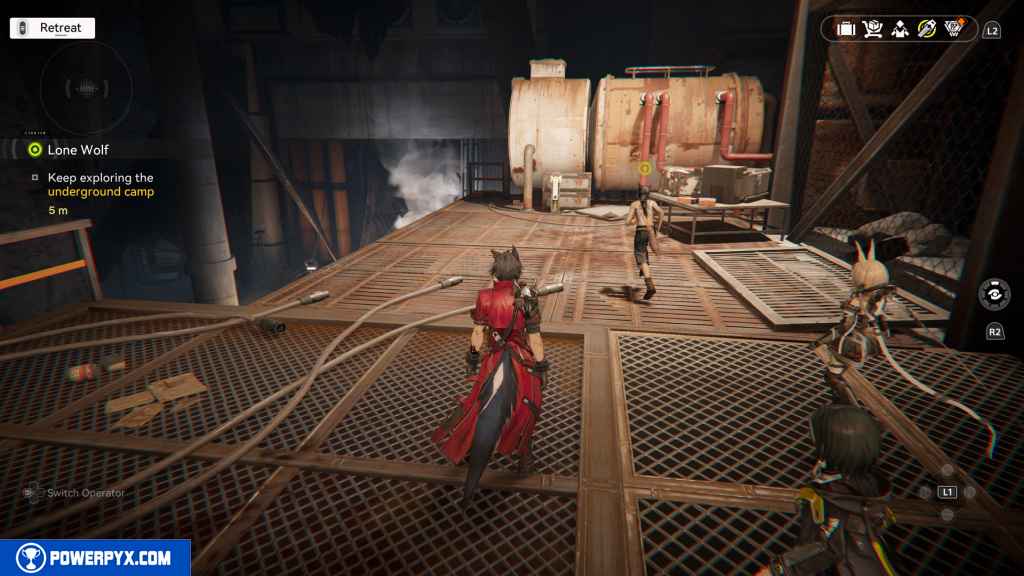The height and width of the screenshot is (576, 1024).
Task: Click the Retreat button
Action: [52, 28]
